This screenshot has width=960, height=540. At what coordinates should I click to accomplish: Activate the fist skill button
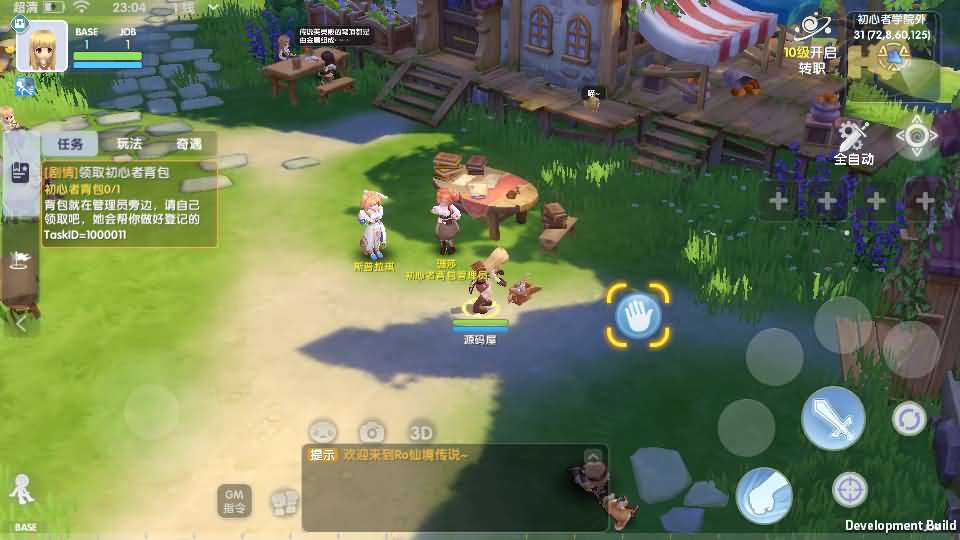764,494
